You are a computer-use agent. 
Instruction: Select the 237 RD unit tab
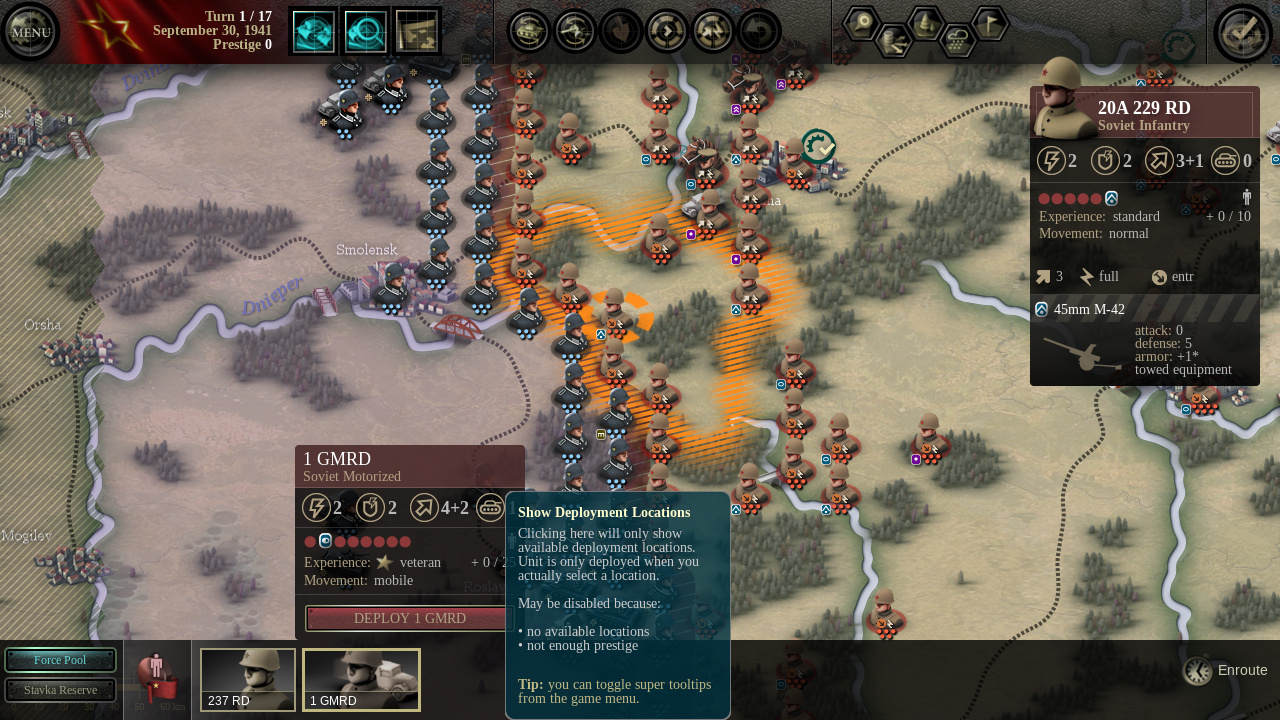coord(247,680)
